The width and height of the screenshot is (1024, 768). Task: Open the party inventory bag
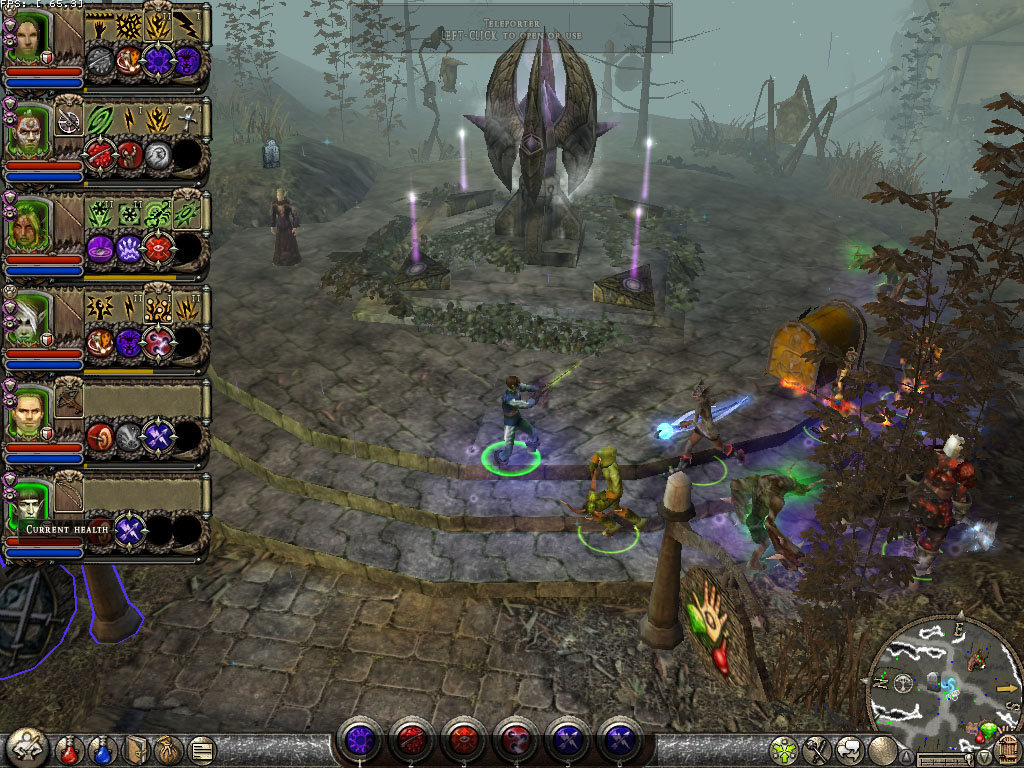tap(168, 748)
